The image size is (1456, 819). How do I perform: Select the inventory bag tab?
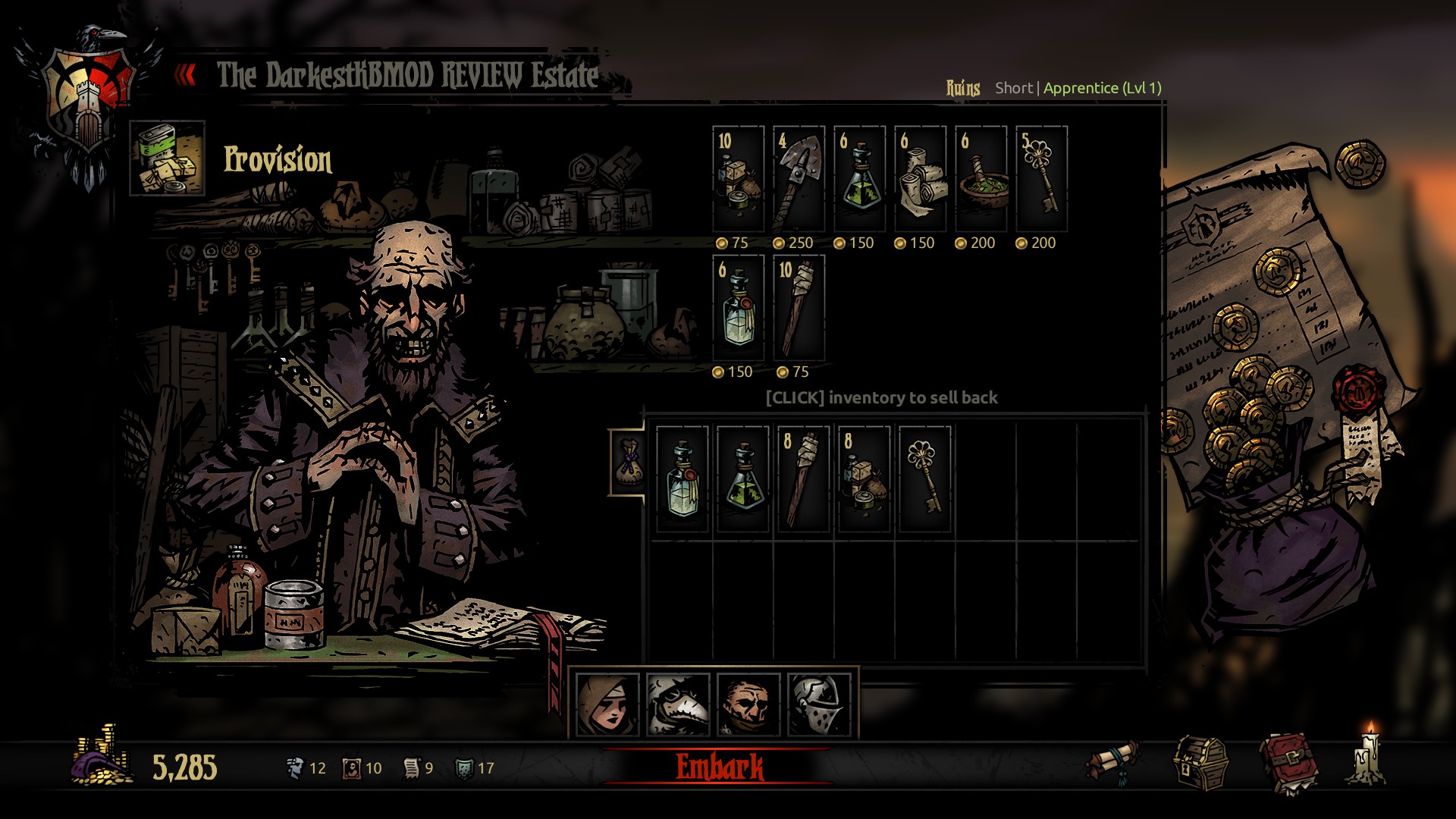pyautogui.click(x=628, y=463)
